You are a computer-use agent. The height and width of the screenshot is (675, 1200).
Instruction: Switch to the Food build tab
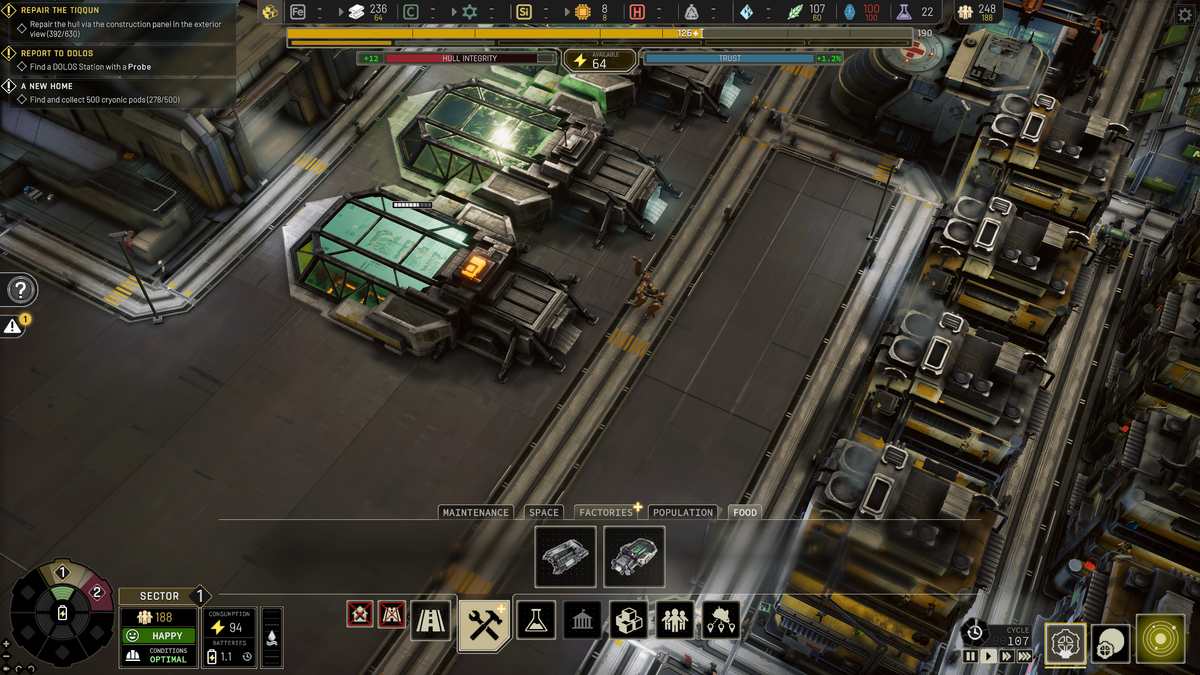click(x=745, y=512)
